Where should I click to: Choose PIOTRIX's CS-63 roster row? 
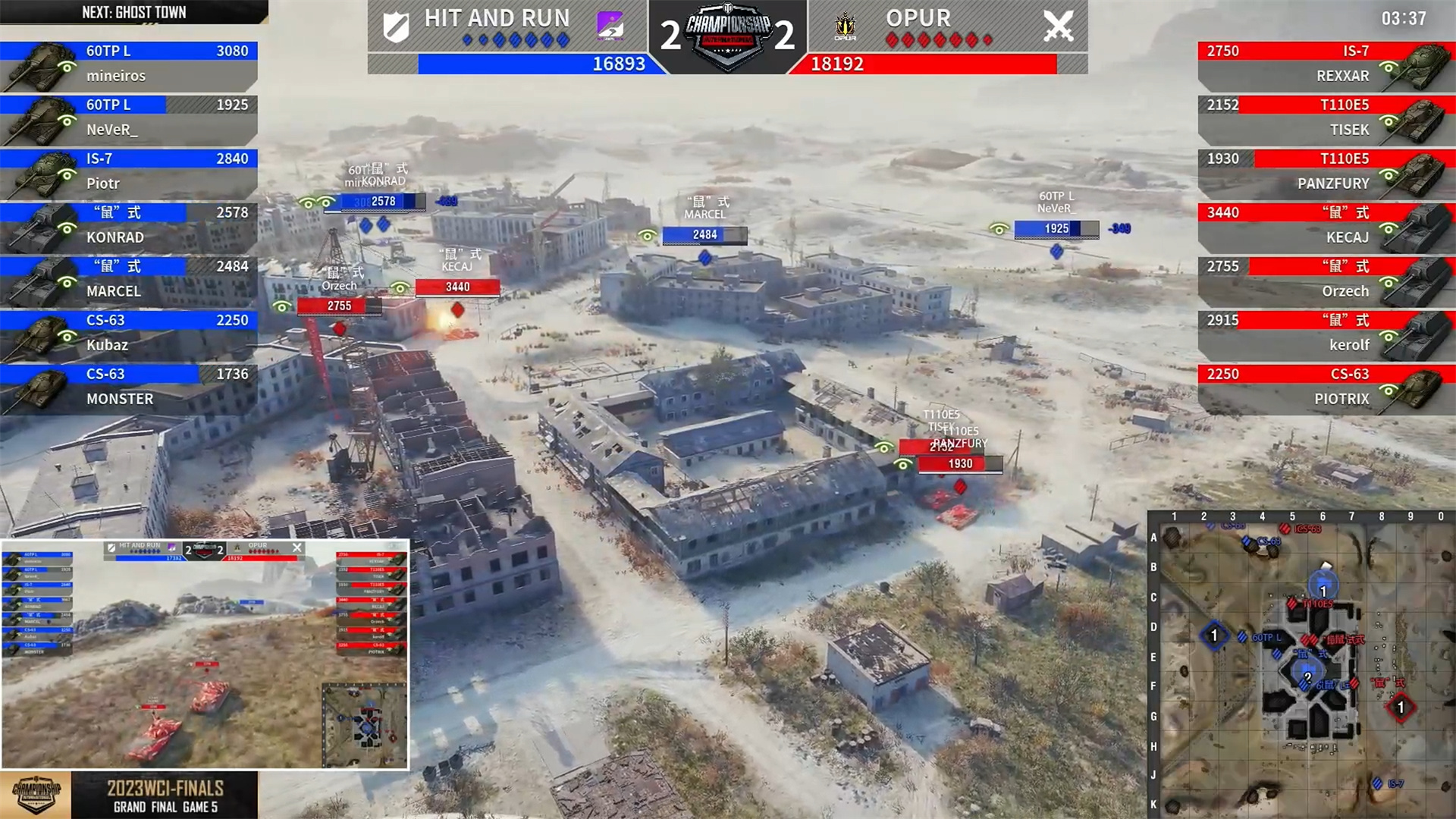pos(1326,388)
